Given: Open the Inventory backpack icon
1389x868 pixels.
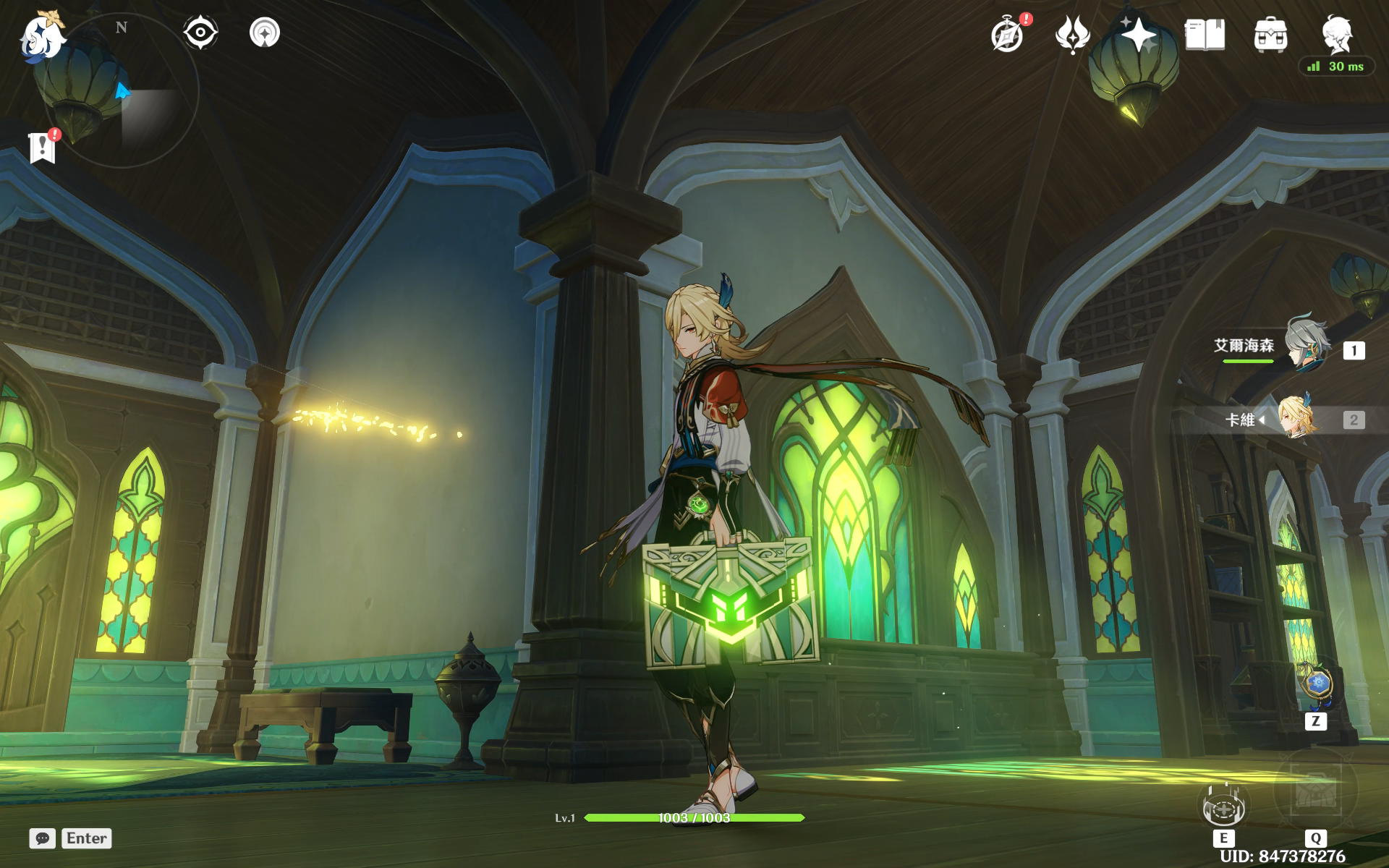Looking at the screenshot, I should pyautogui.click(x=1270, y=35).
